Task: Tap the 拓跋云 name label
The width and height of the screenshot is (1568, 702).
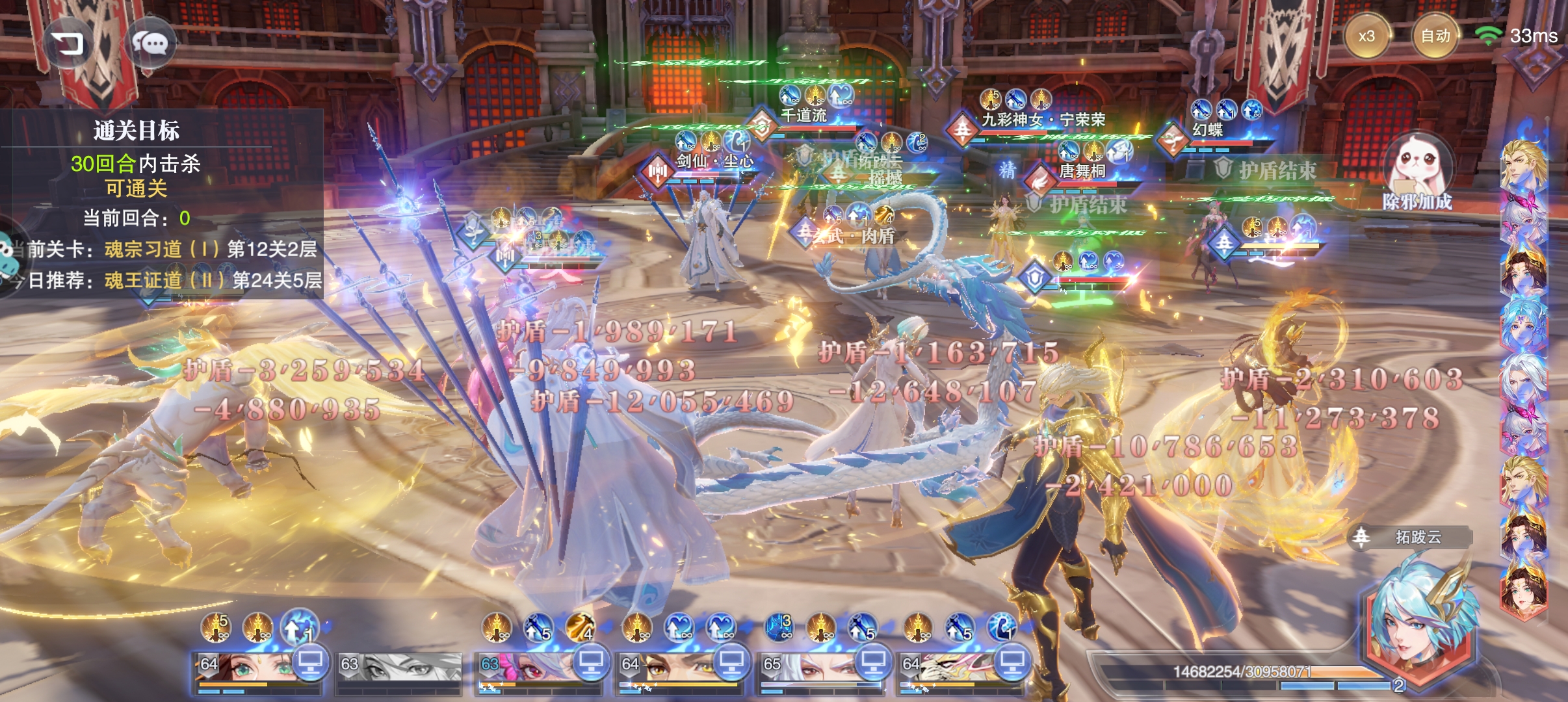Action: point(1418,538)
